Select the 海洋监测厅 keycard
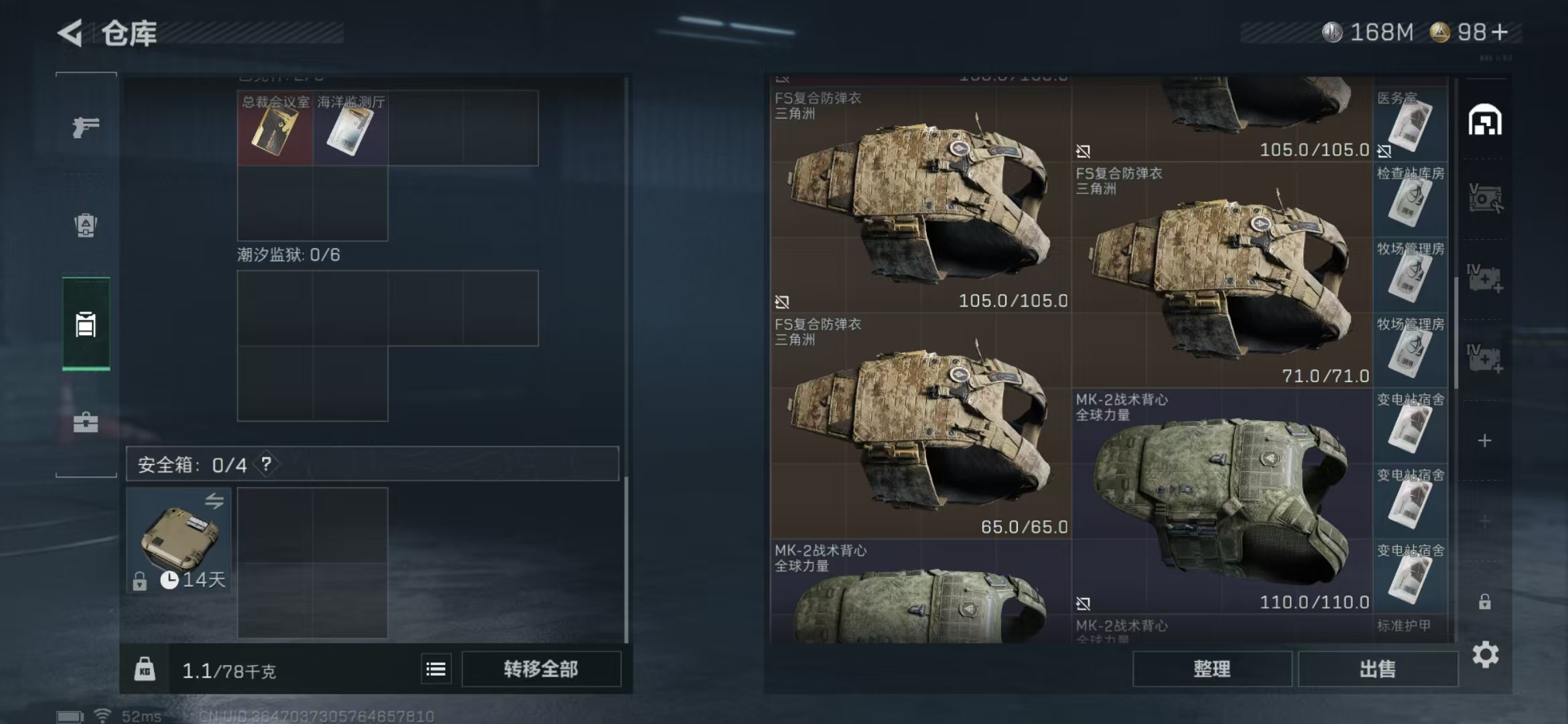1568x724 pixels. [350, 129]
